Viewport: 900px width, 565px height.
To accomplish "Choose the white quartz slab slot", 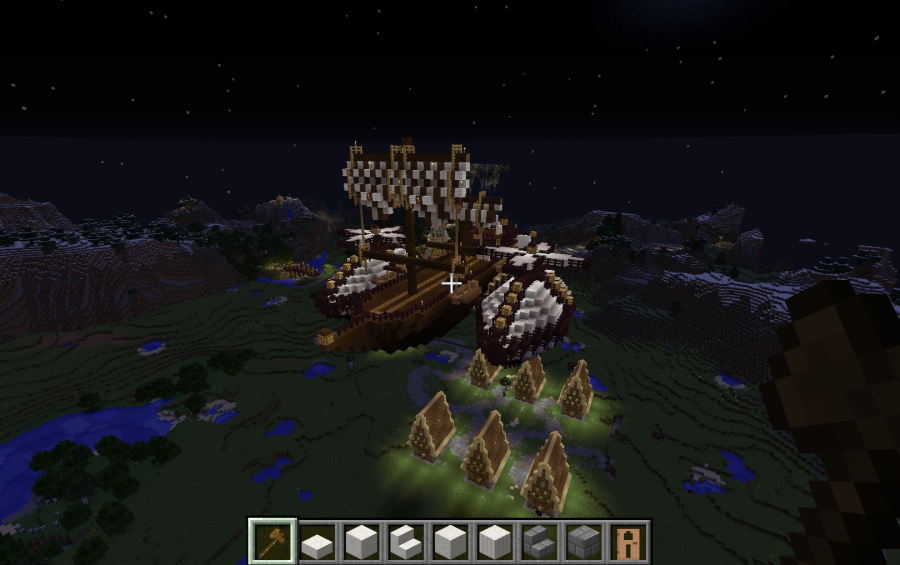I will coord(317,542).
